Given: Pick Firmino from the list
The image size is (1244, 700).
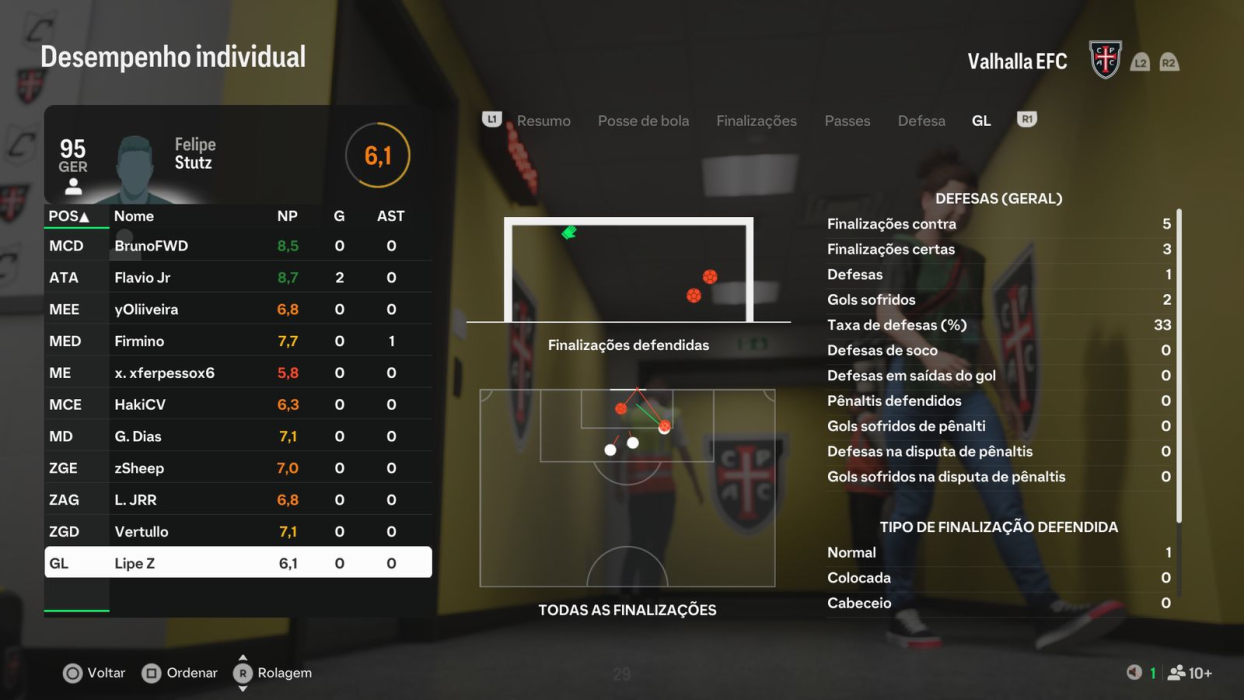Looking at the screenshot, I should [x=238, y=342].
